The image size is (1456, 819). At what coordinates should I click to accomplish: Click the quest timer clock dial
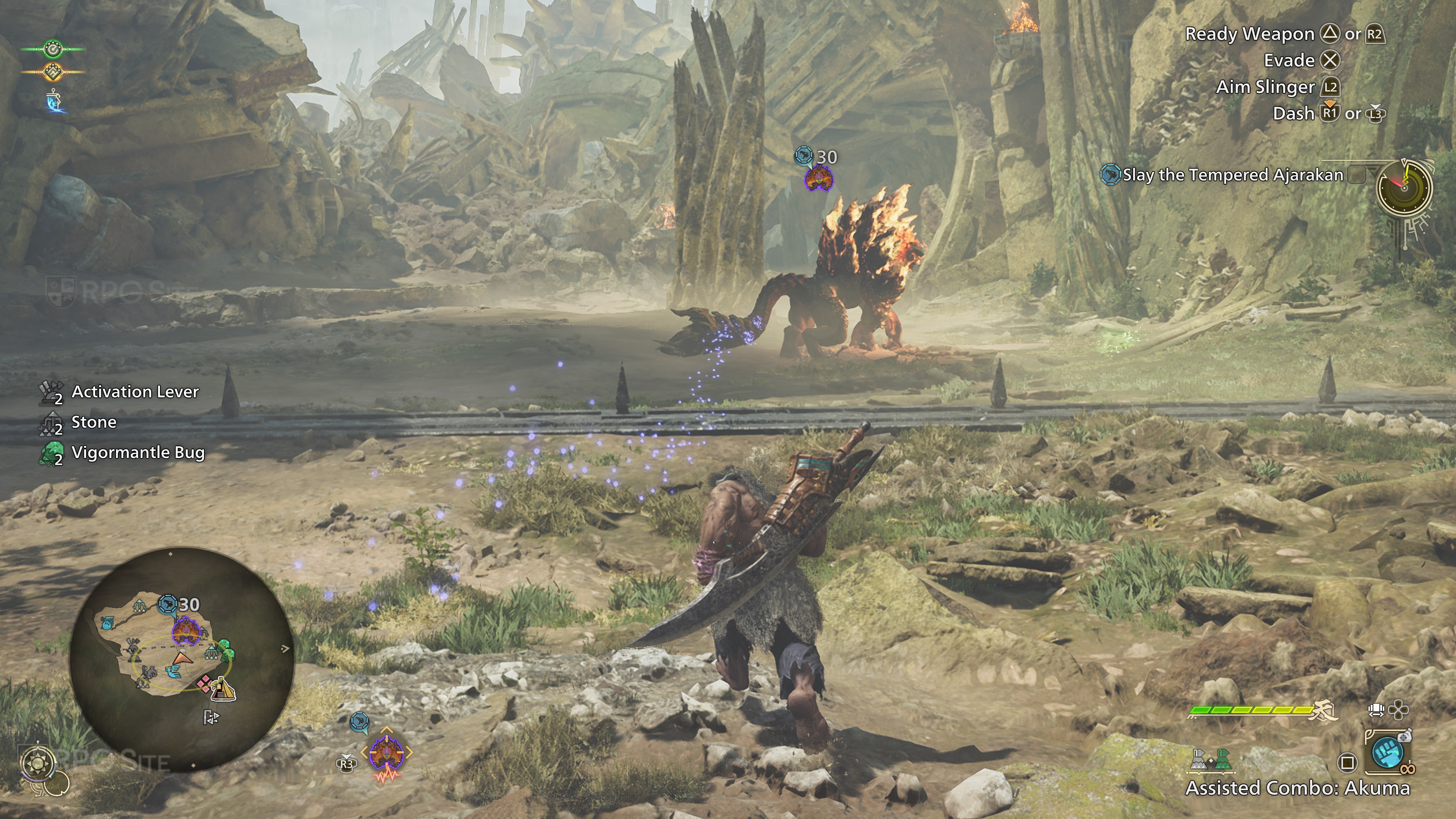point(1404,188)
